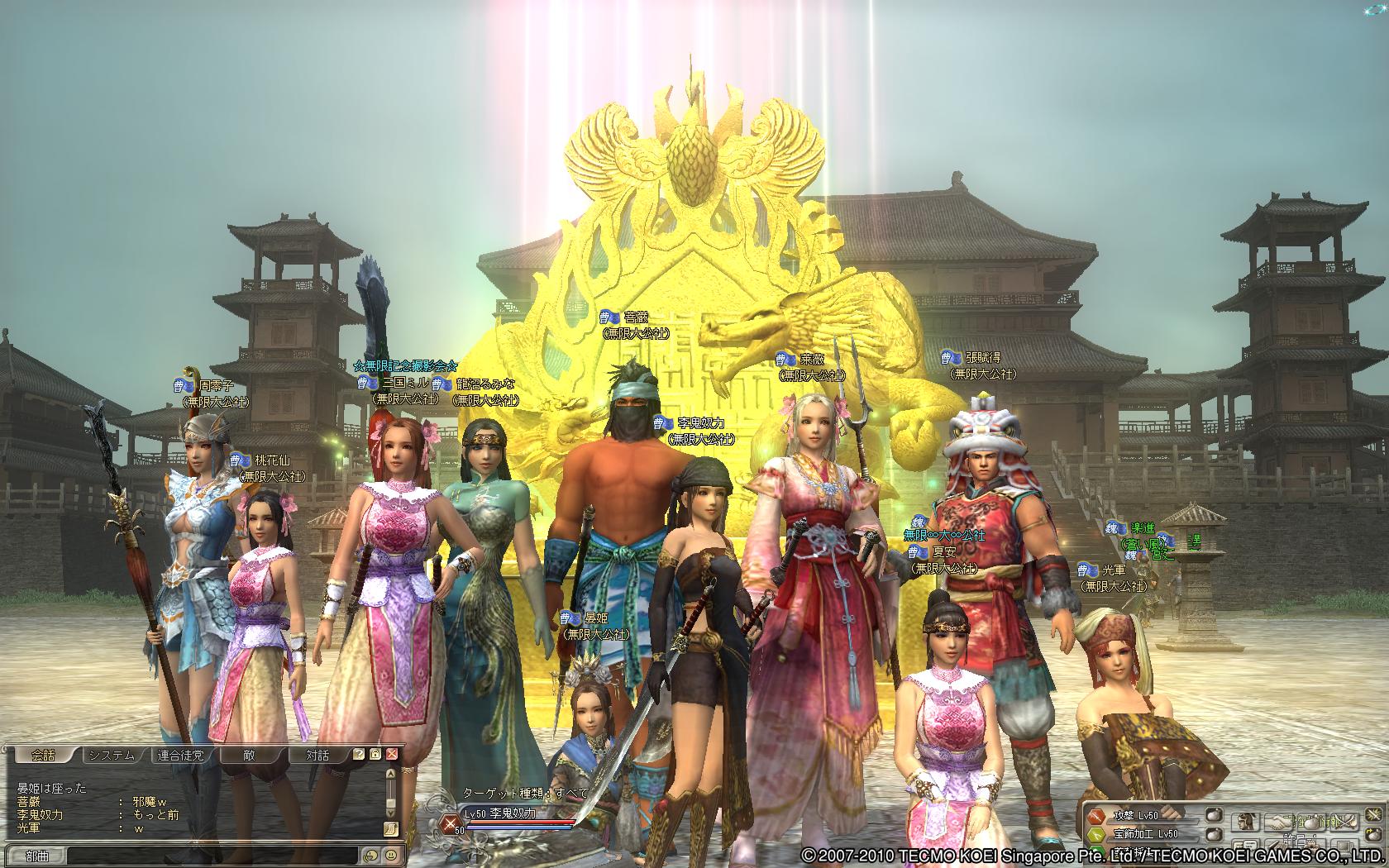Open the smiley emoticon picker

click(x=389, y=856)
